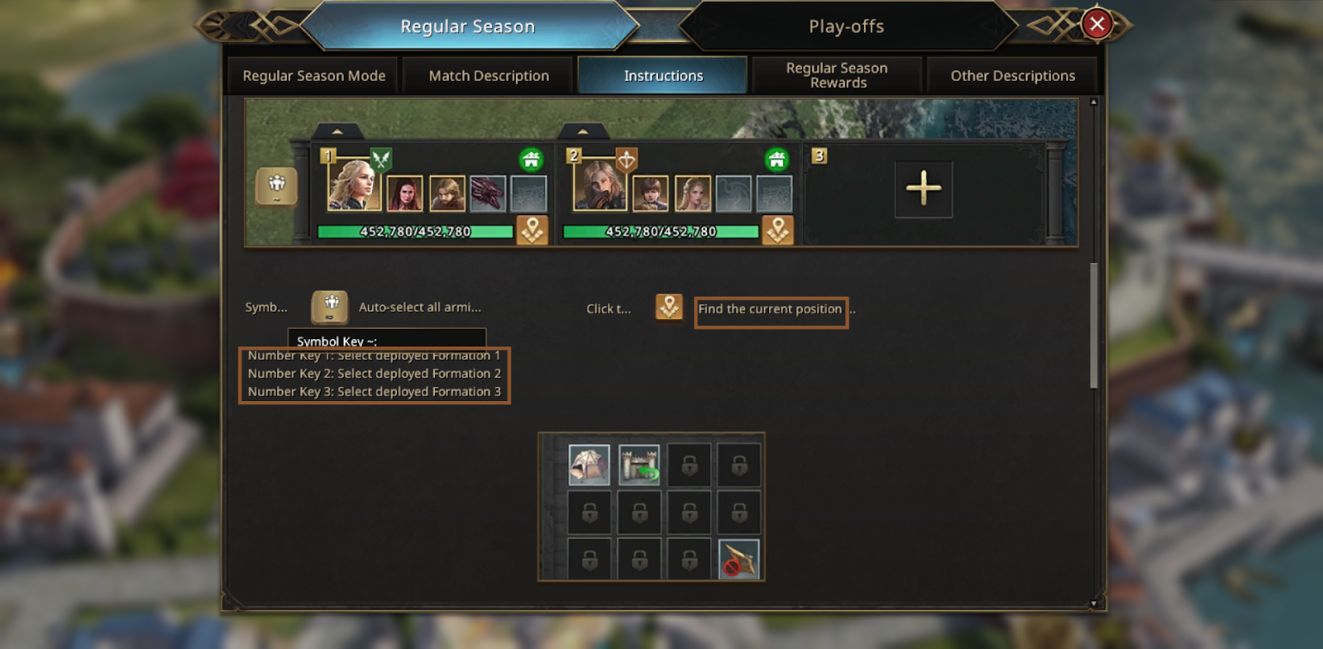Locate formation 1 with its position button
This screenshot has width=1323, height=649.
coord(532,230)
